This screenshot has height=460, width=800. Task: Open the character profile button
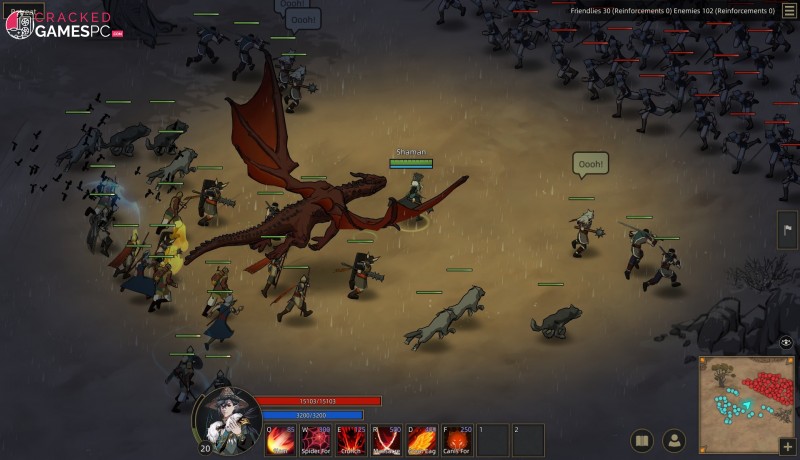pyautogui.click(x=675, y=440)
